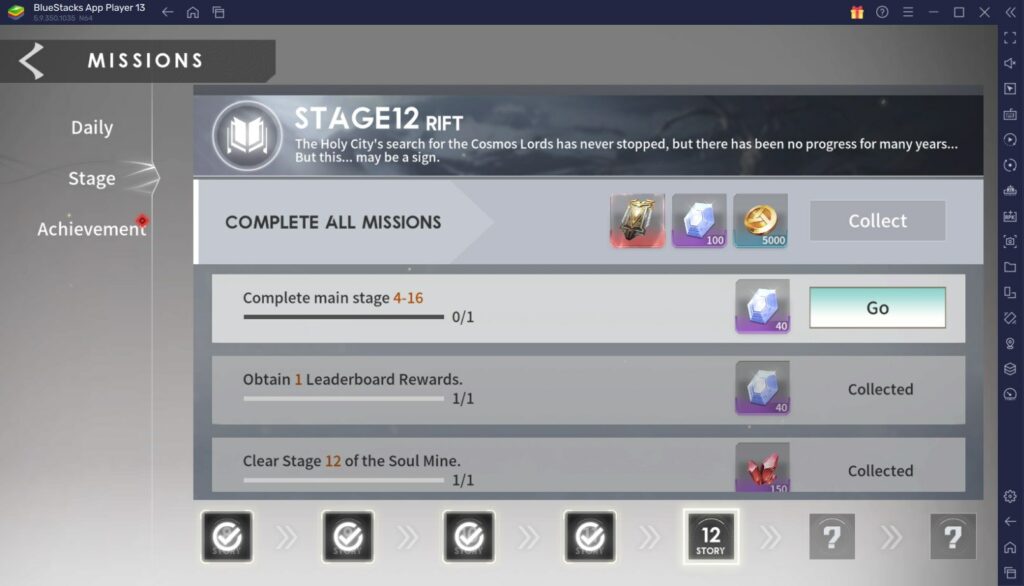Check the 5000 gold coin reward
1024x586 pixels.
point(760,220)
